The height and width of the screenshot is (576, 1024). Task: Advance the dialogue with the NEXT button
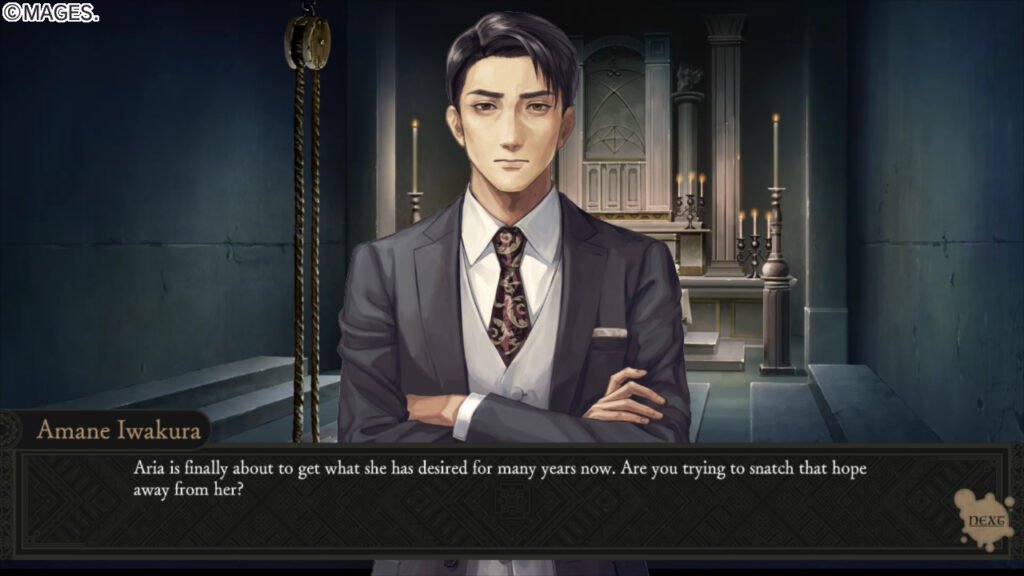tap(983, 520)
